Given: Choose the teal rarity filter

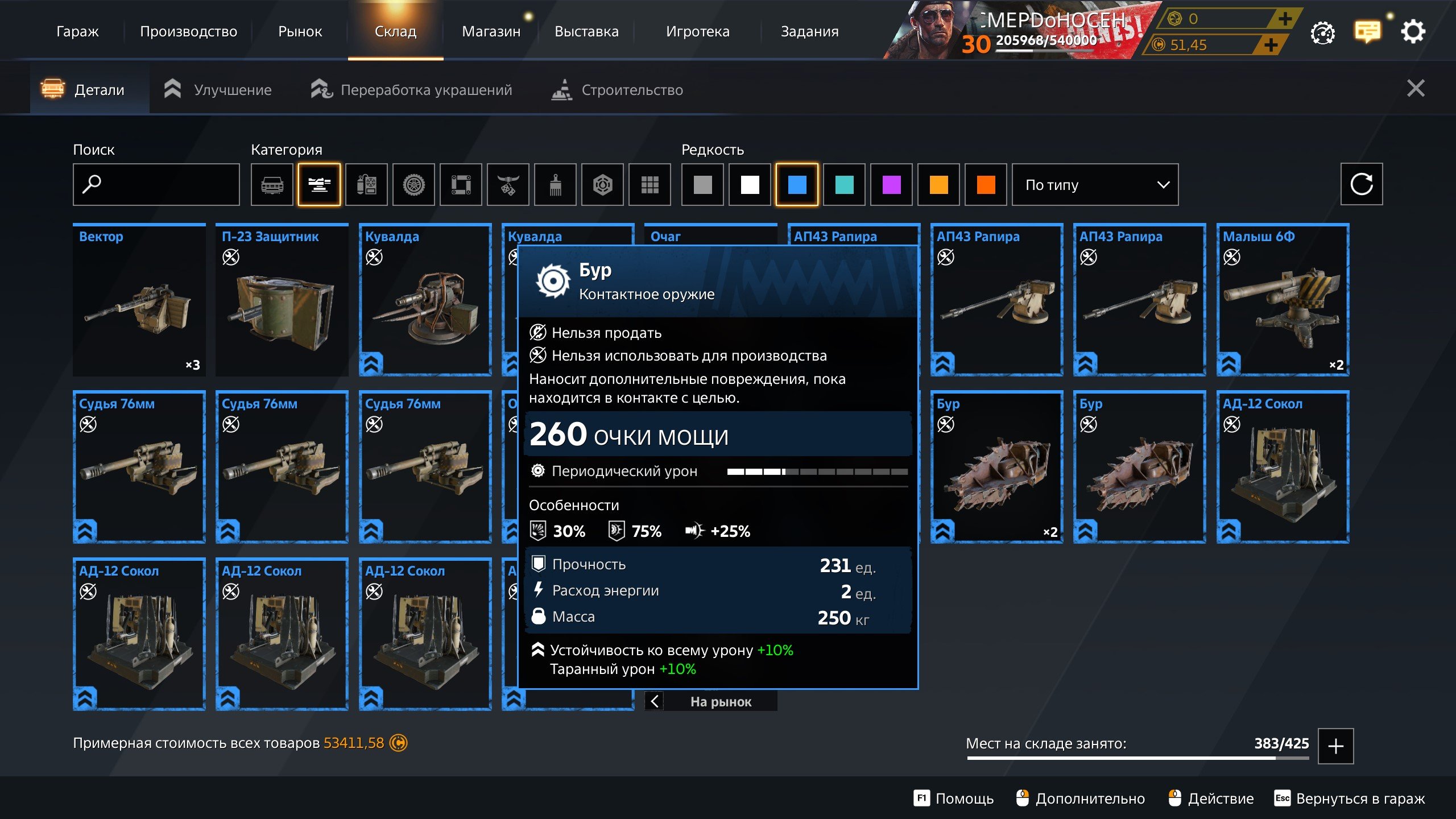Looking at the screenshot, I should coord(844,184).
